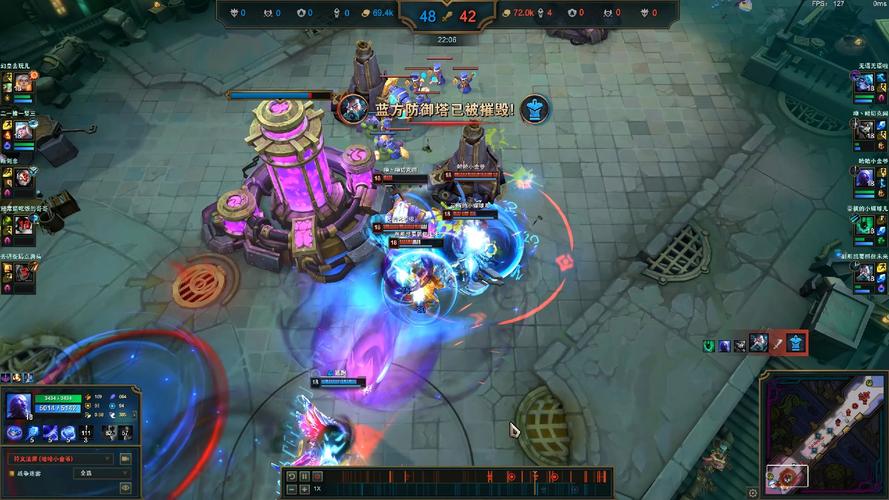Decrease replay playback speed

point(290,489)
